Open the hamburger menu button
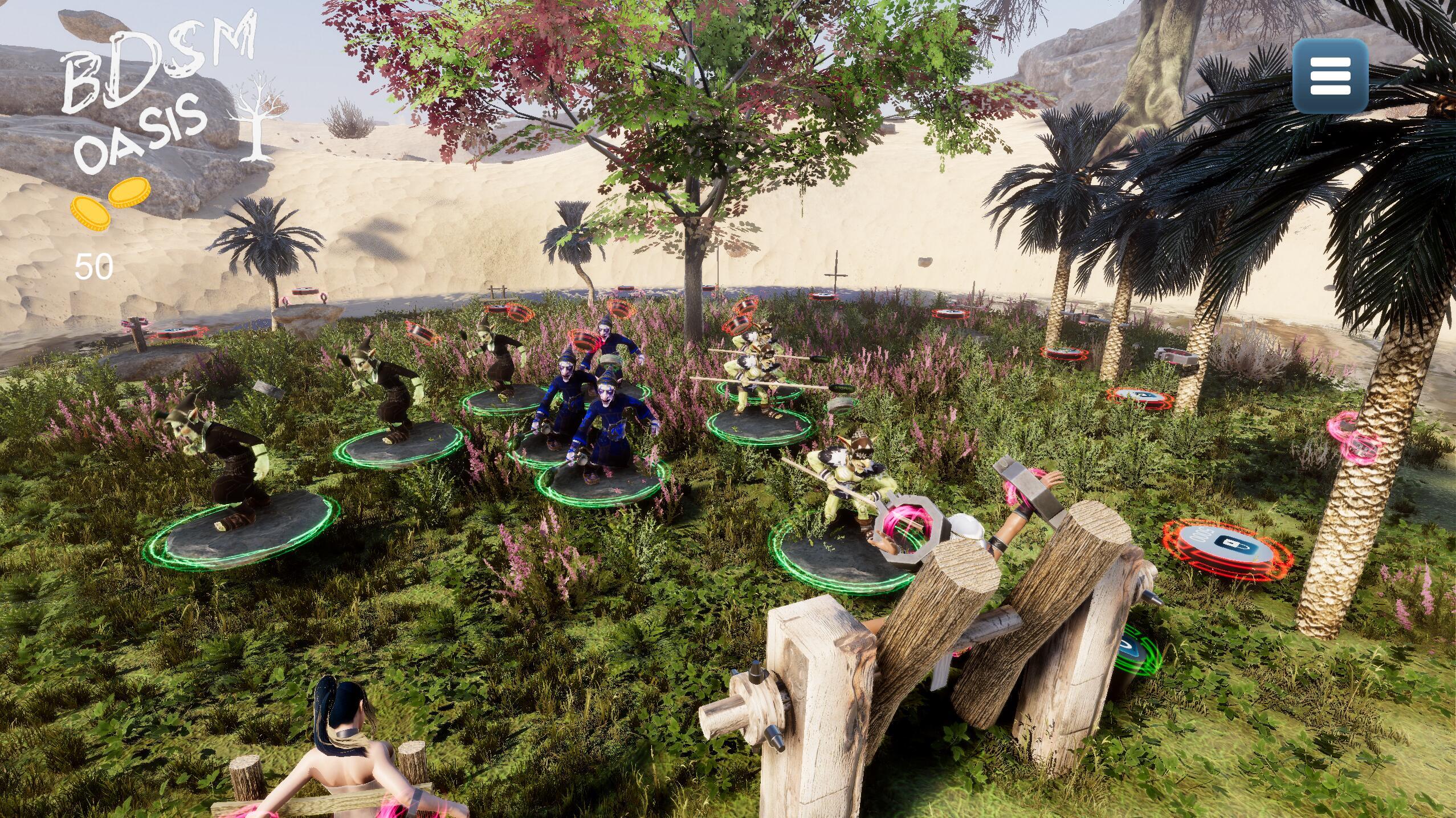The width and height of the screenshot is (1456, 818). pyautogui.click(x=1331, y=76)
